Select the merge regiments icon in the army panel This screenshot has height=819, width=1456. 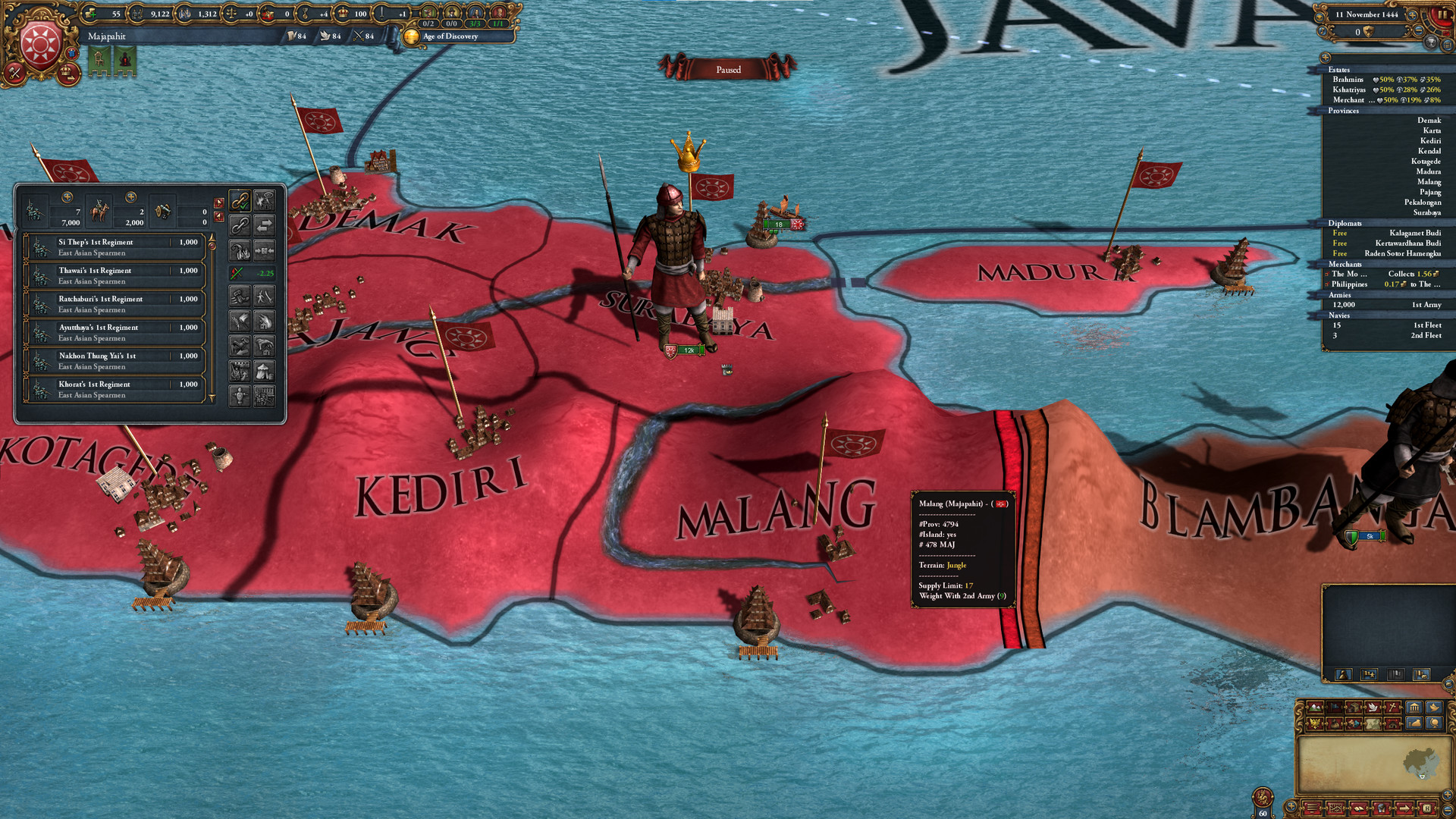265,252
